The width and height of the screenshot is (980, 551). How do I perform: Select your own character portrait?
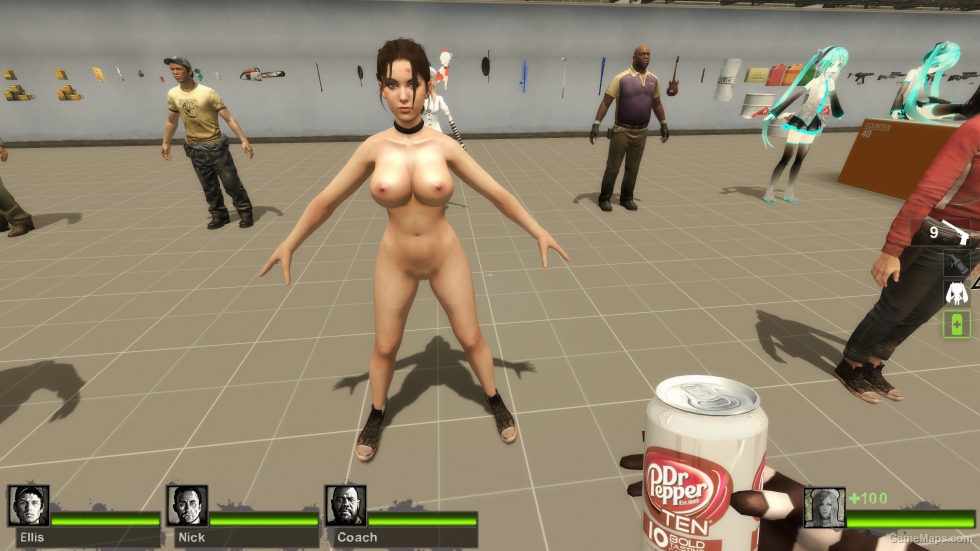[x=825, y=508]
